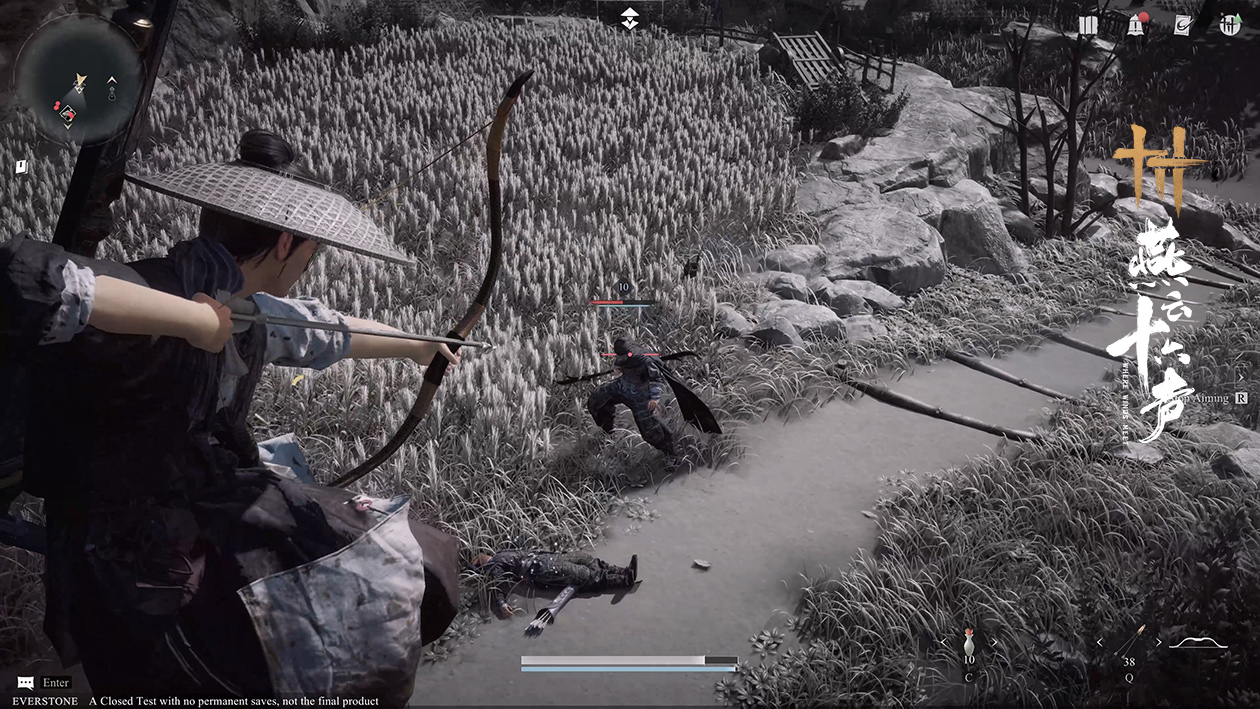Screen dimensions: 1260x709
Task: Select the bow weapon icon
Action: (1198, 642)
